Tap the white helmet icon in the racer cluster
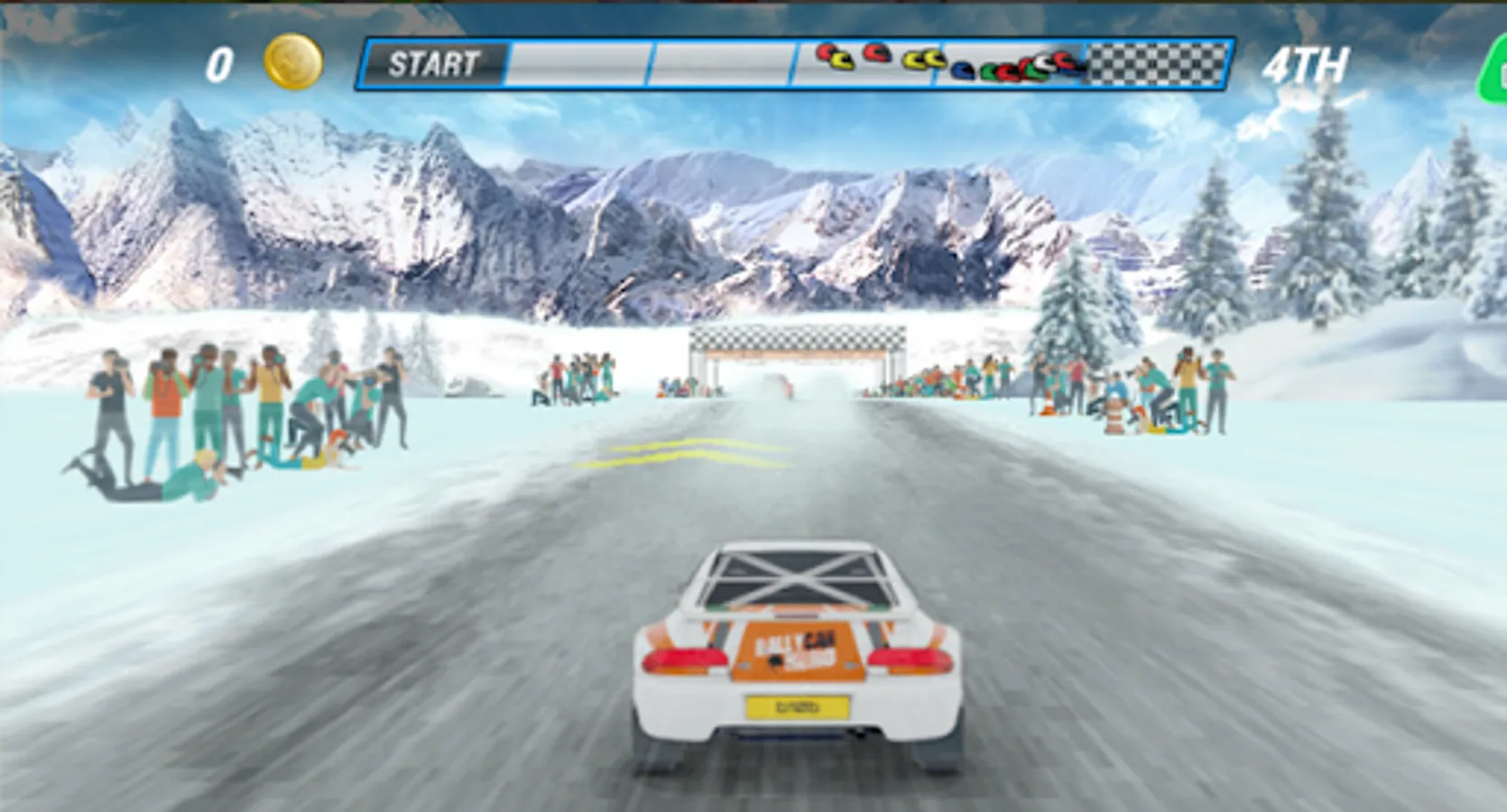1507x812 pixels. click(1043, 64)
